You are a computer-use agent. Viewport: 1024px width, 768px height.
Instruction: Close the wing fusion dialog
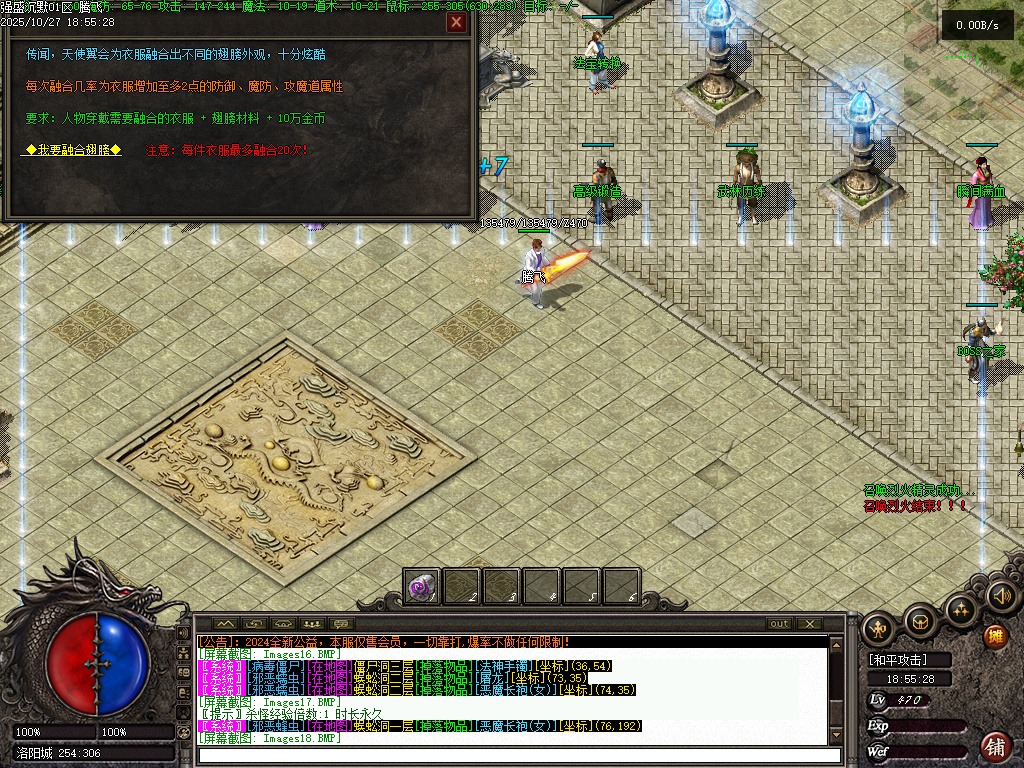pyautogui.click(x=456, y=23)
